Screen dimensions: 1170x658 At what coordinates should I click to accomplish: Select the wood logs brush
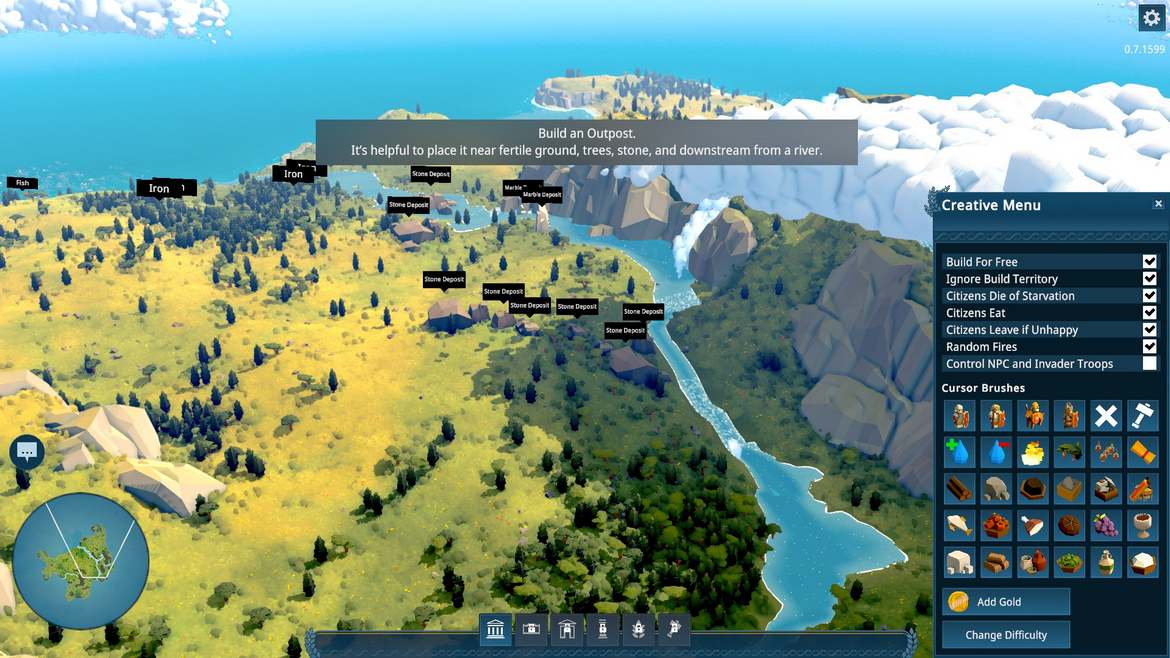click(959, 489)
